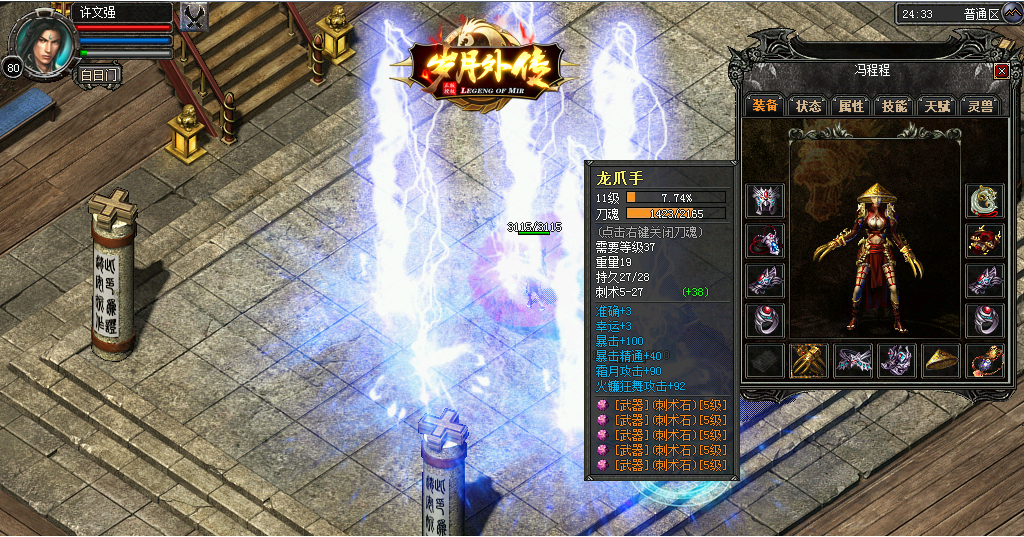1024x537 pixels.
Task: Click the bamboo hat equipment slot
Action: 938,360
